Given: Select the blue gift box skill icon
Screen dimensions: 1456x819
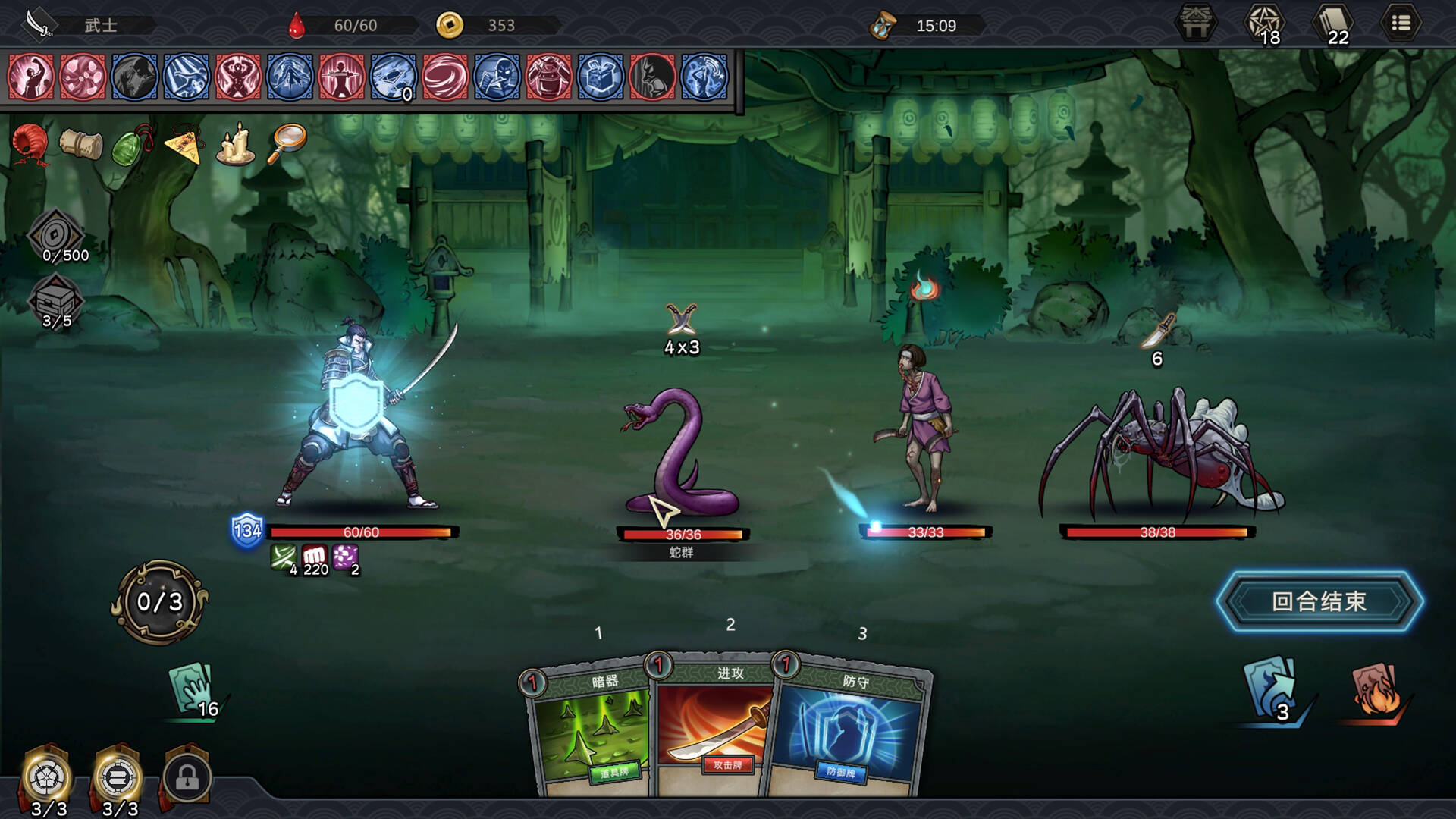Looking at the screenshot, I should [601, 77].
